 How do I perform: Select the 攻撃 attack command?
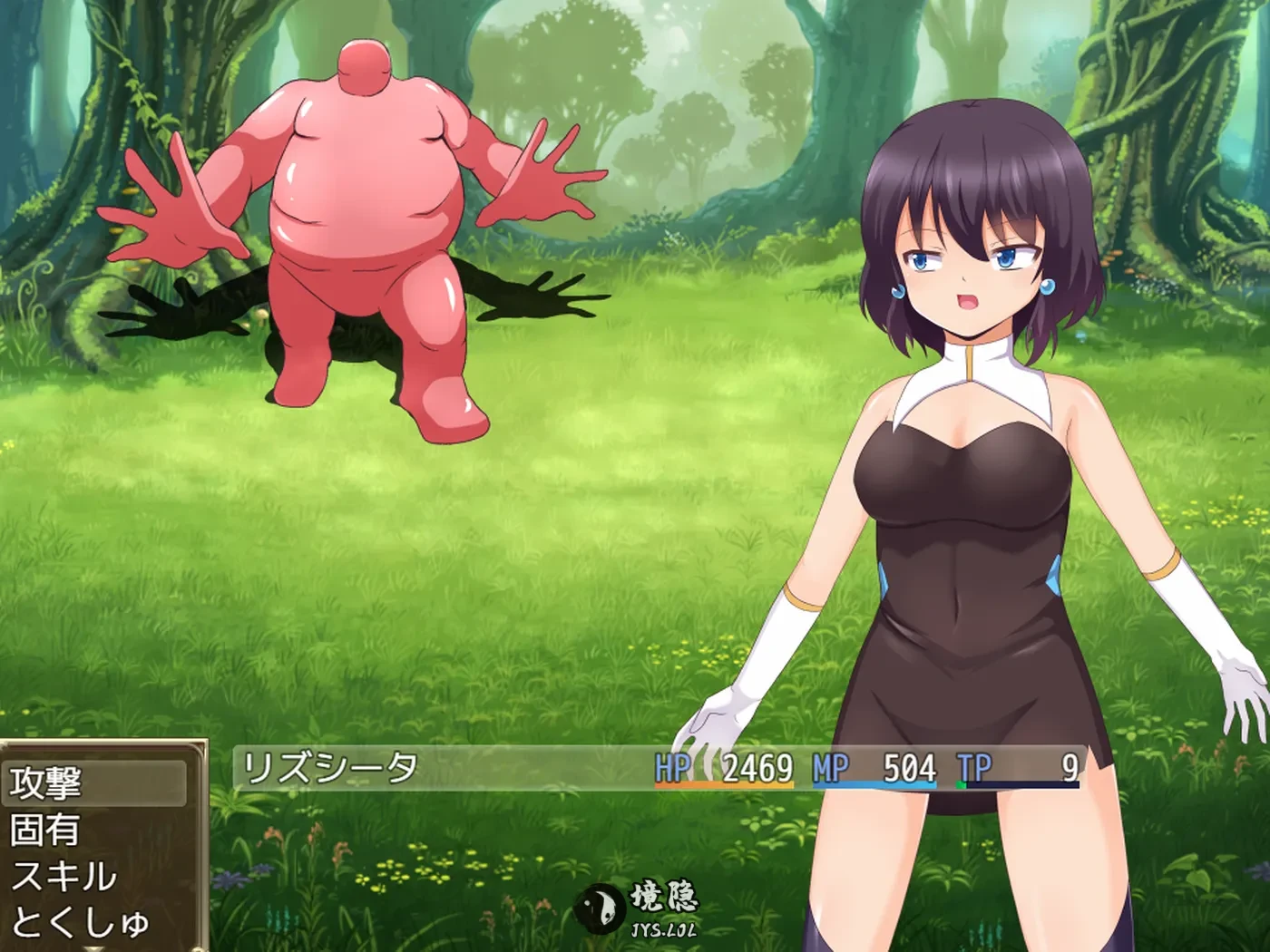[x=95, y=783]
